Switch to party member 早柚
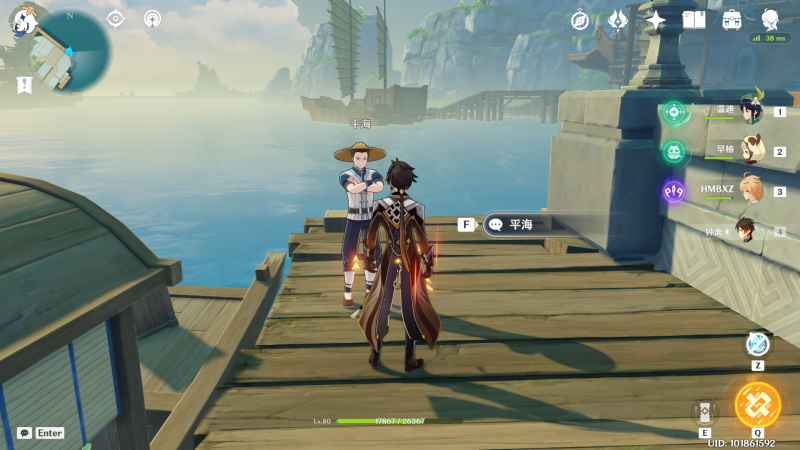800x450 pixels. [751, 152]
